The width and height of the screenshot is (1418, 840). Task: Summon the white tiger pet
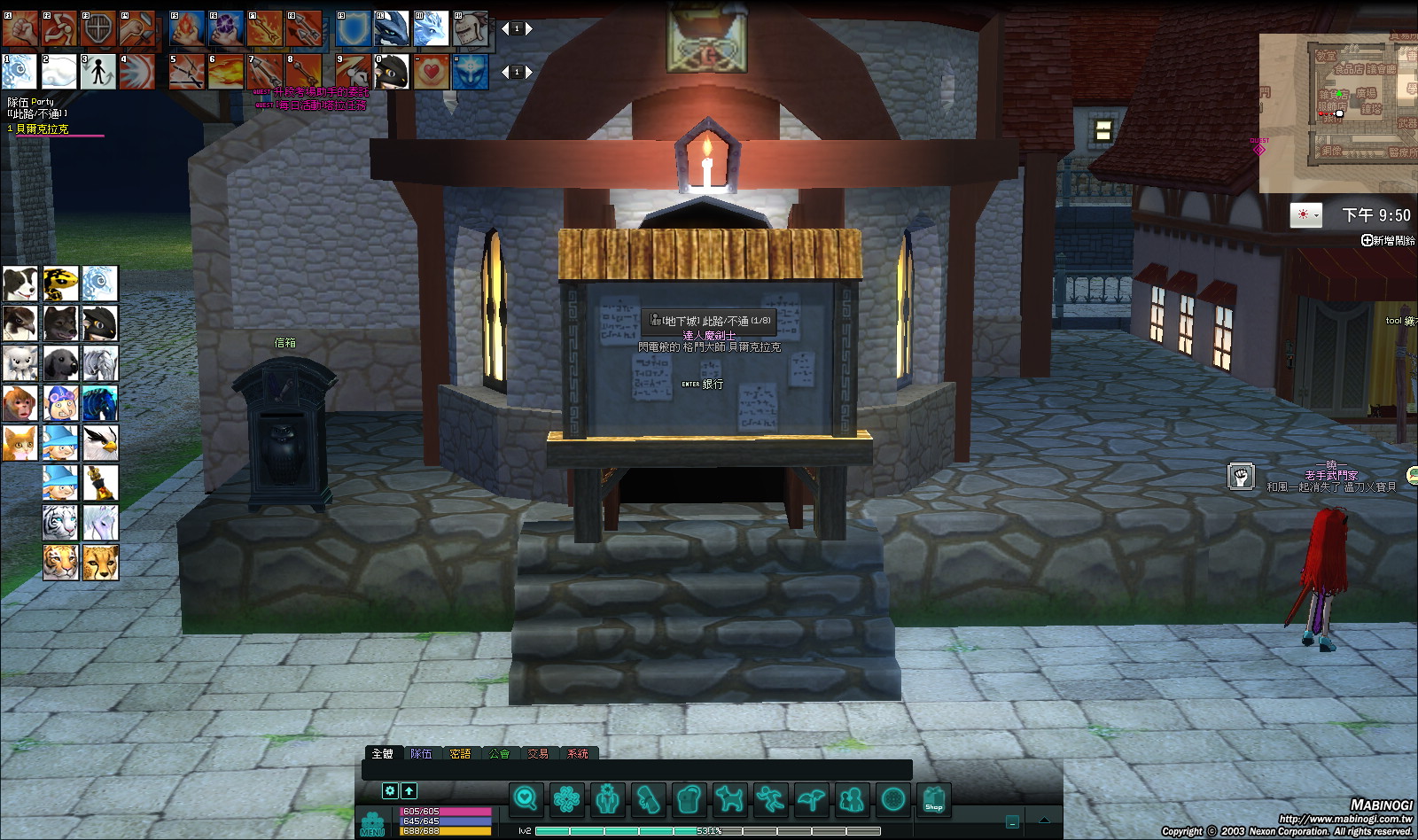tap(60, 523)
